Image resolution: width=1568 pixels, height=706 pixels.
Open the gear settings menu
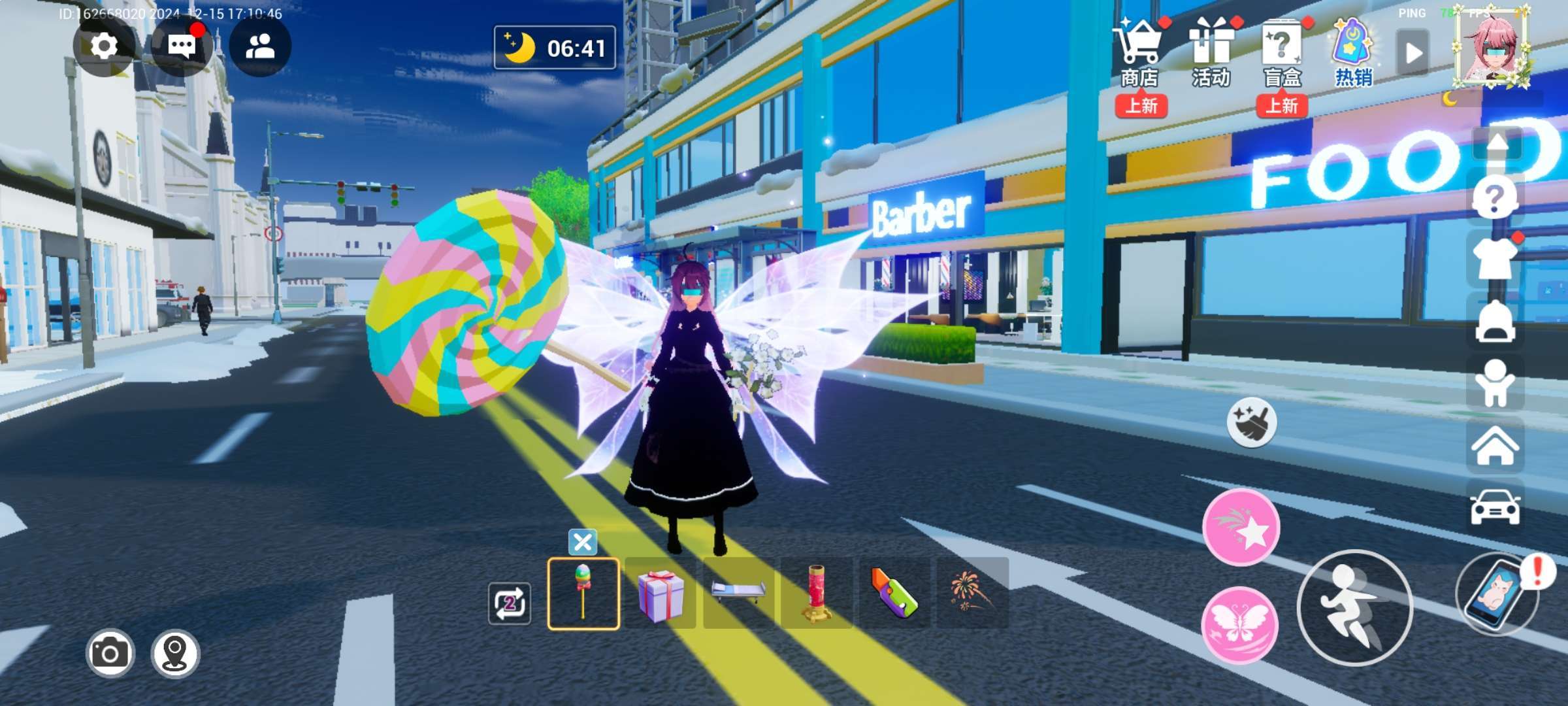pos(104,47)
